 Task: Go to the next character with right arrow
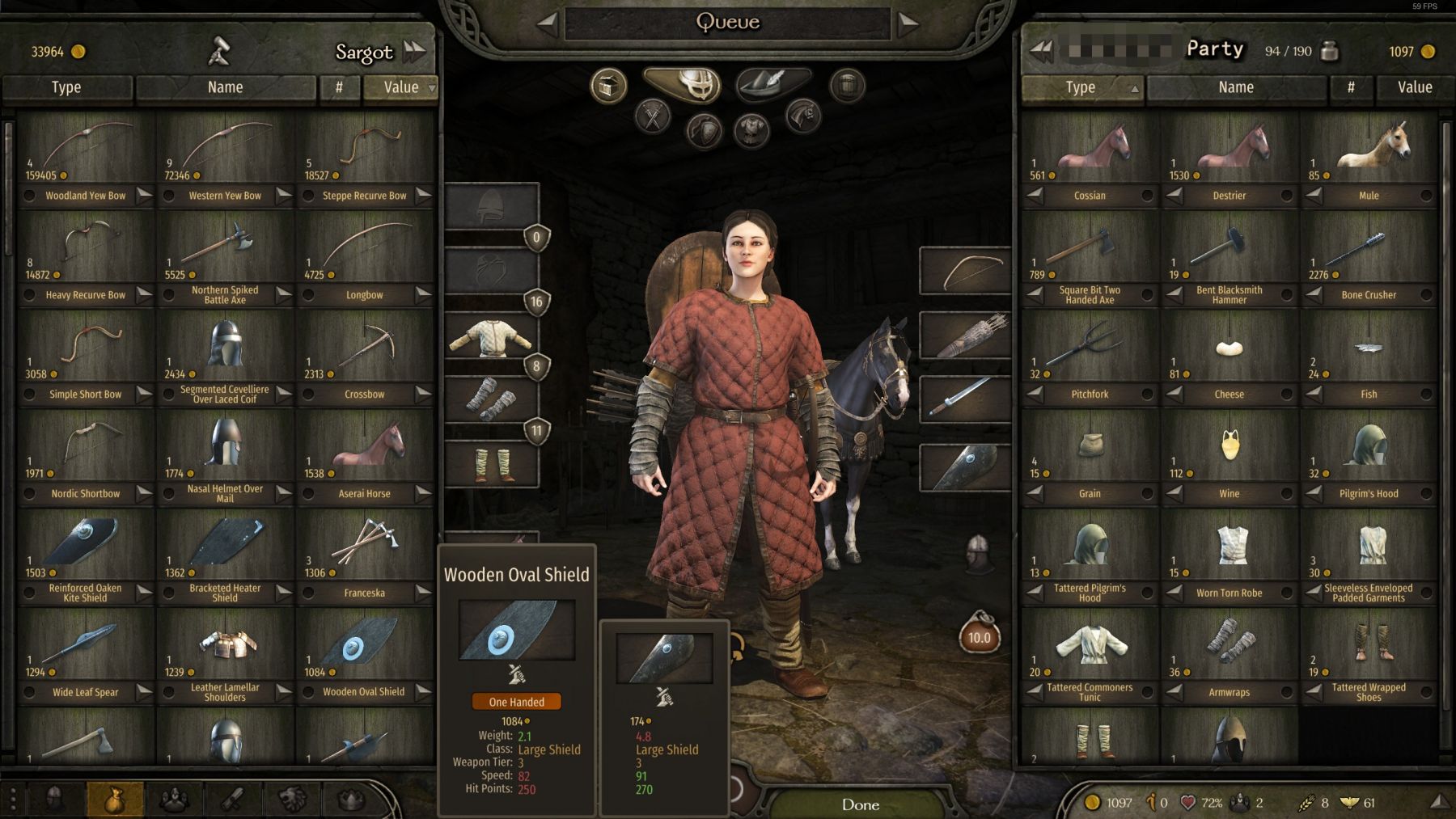point(908,23)
